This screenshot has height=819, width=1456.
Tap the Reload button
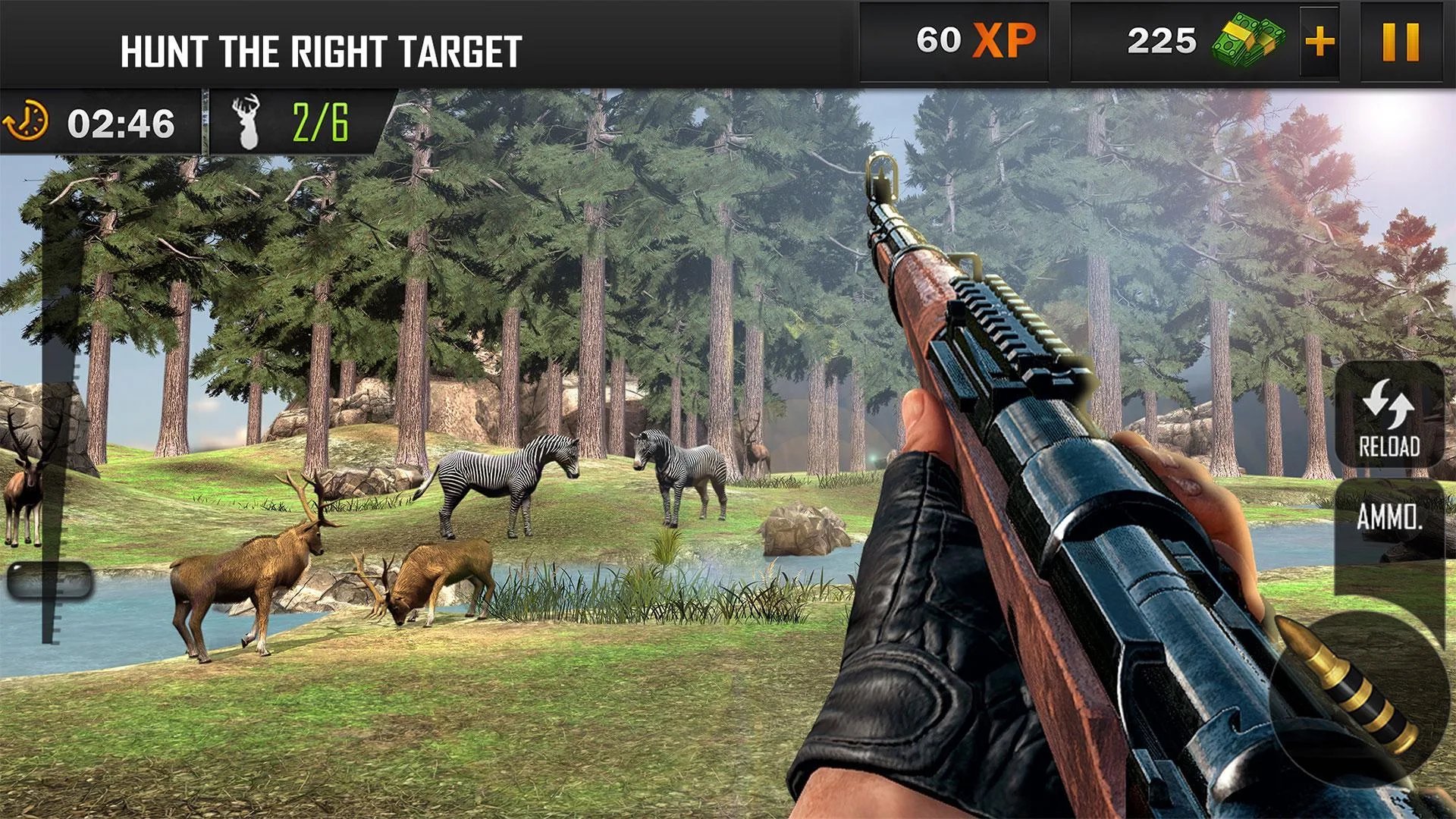pos(1389,416)
